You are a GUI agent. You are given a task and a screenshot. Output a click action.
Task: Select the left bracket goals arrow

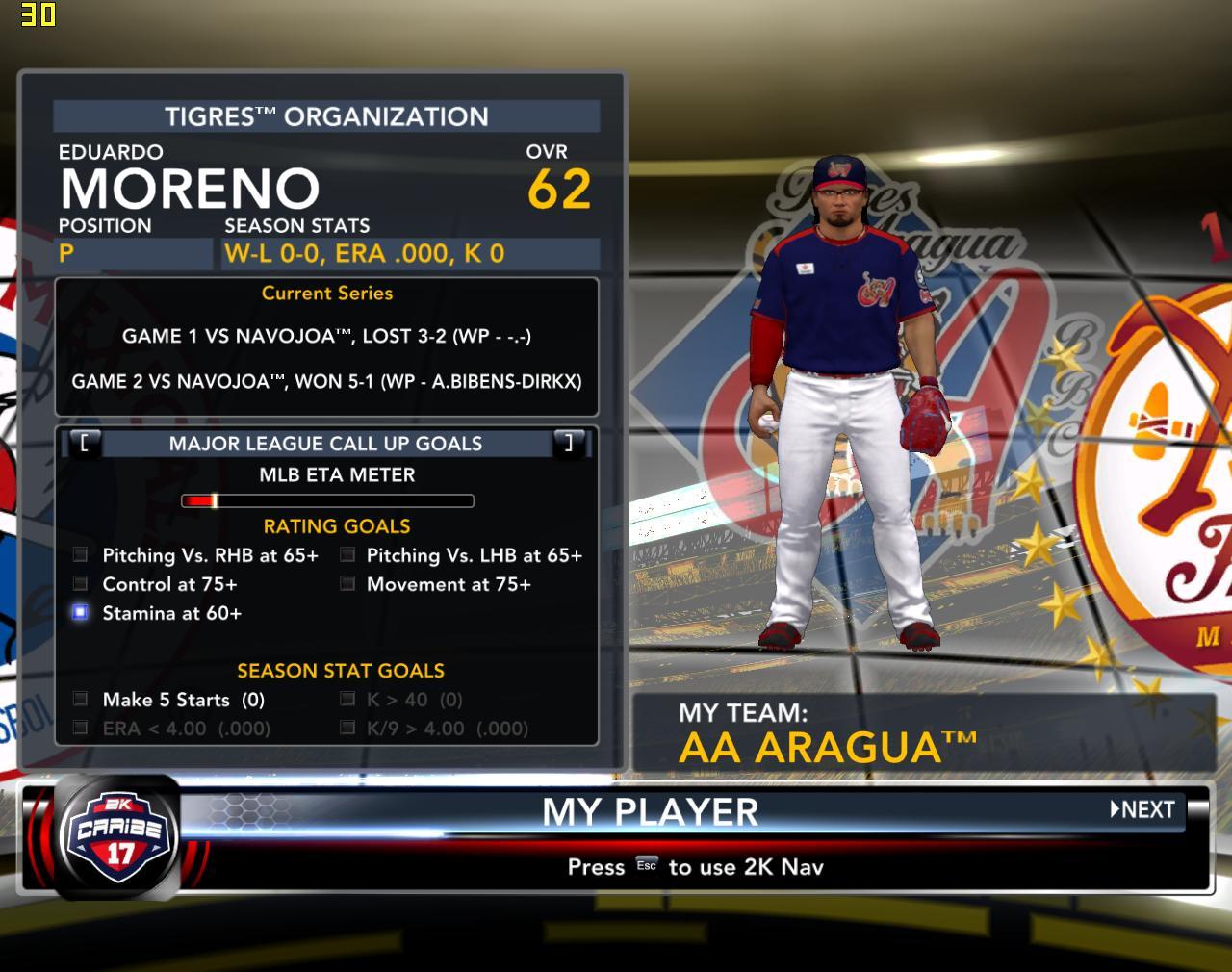[85, 443]
